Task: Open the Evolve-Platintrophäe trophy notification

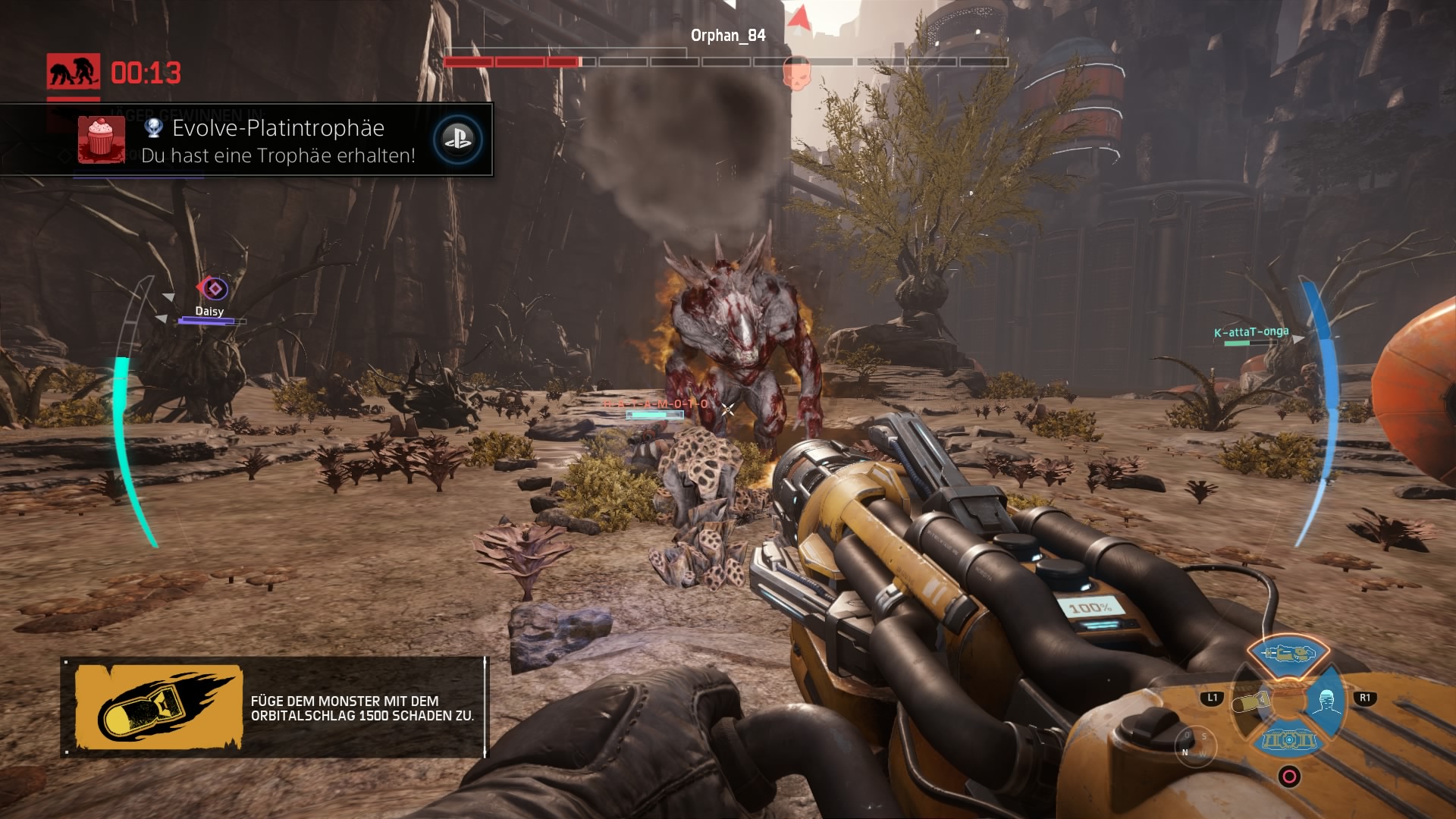Action: [278, 140]
